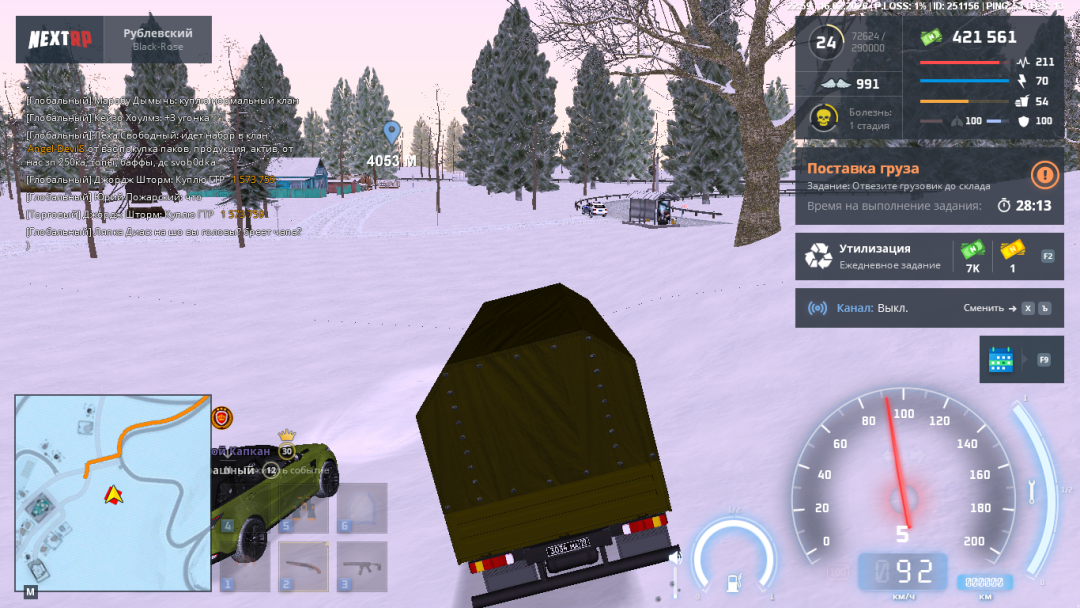Open the calendar events icon
The image size is (1080, 608).
click(1002, 360)
